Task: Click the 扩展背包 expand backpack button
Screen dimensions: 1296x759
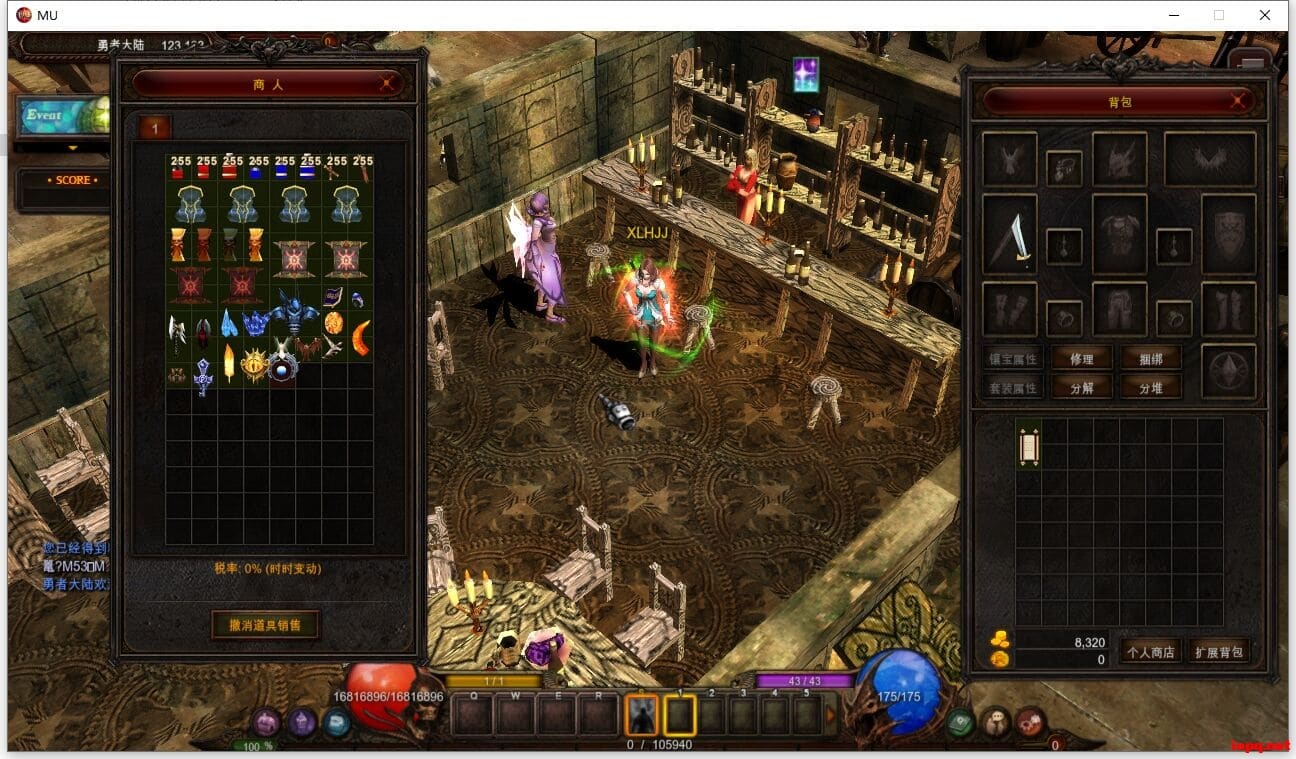Action: [1218, 652]
